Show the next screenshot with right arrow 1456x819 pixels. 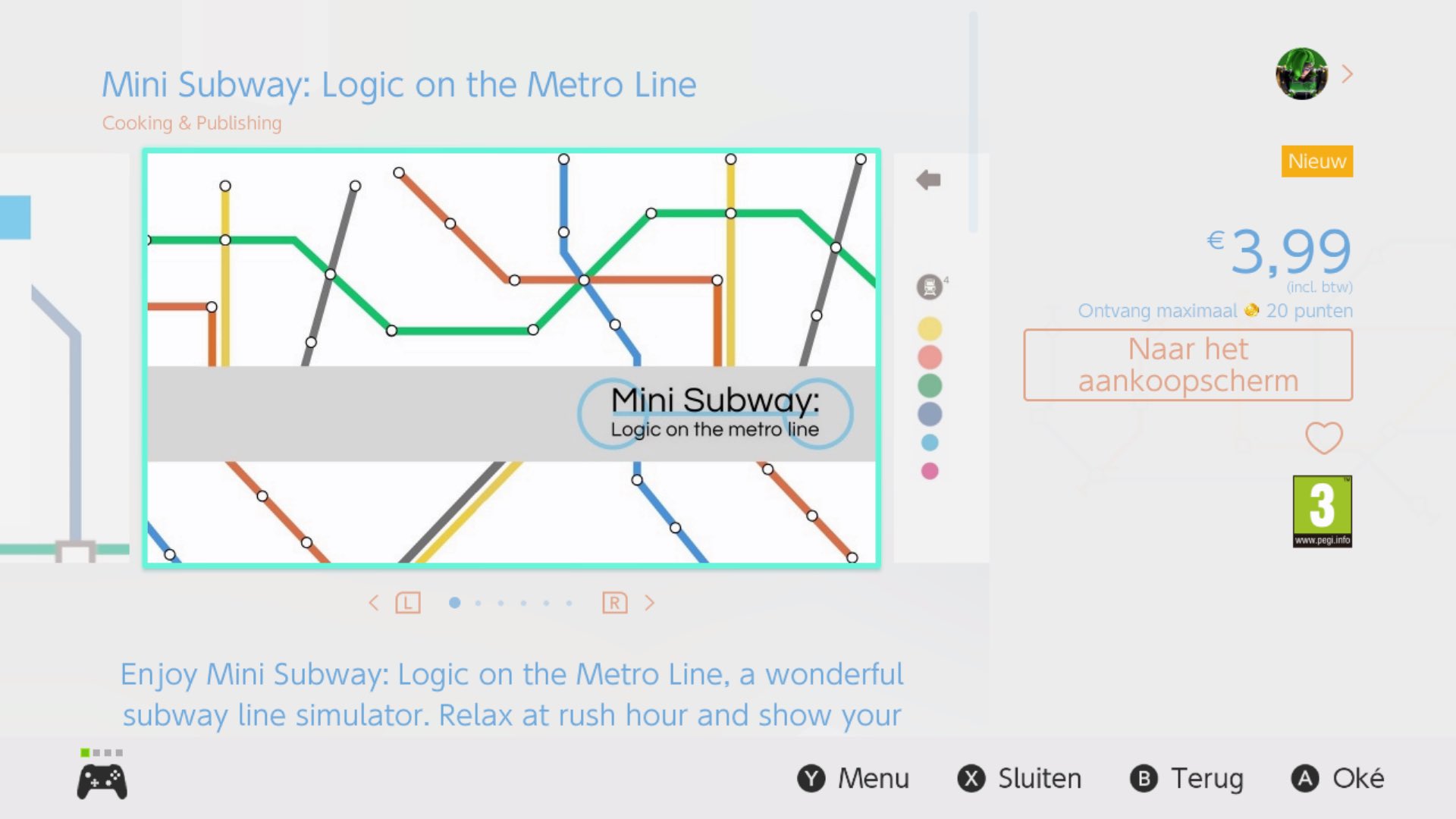click(649, 603)
